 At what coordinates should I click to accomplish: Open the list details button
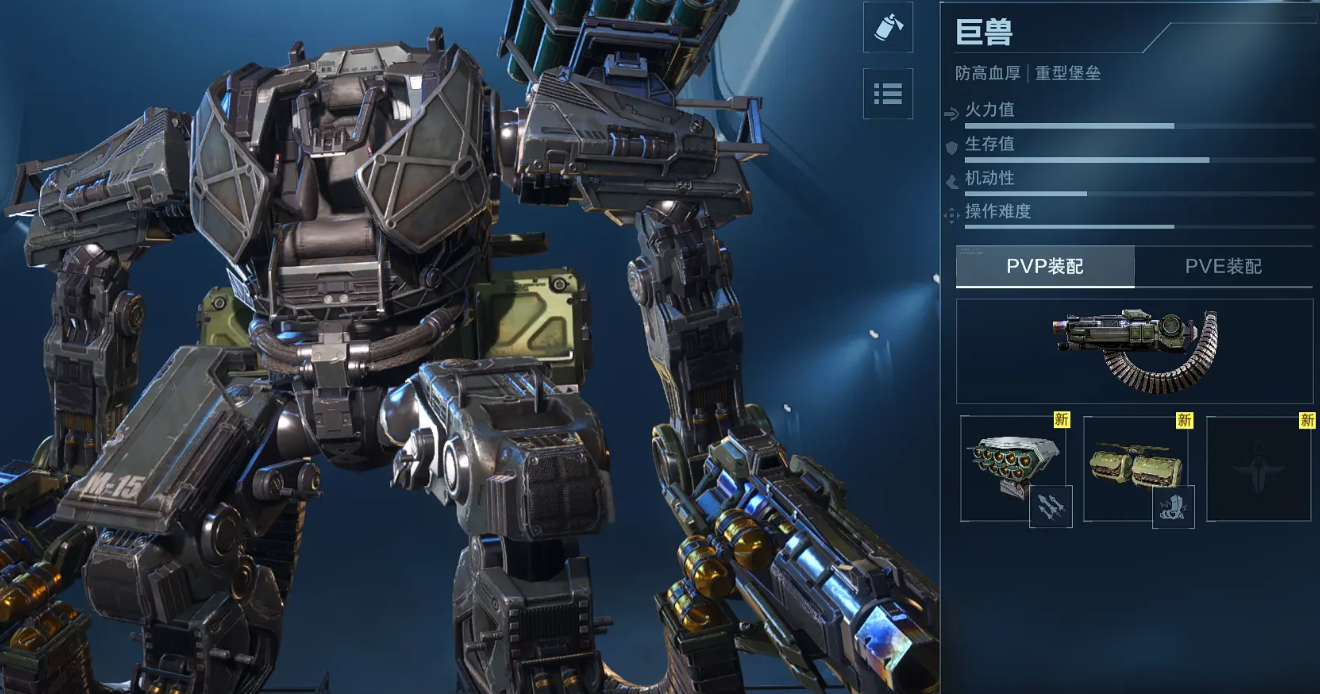[888, 94]
